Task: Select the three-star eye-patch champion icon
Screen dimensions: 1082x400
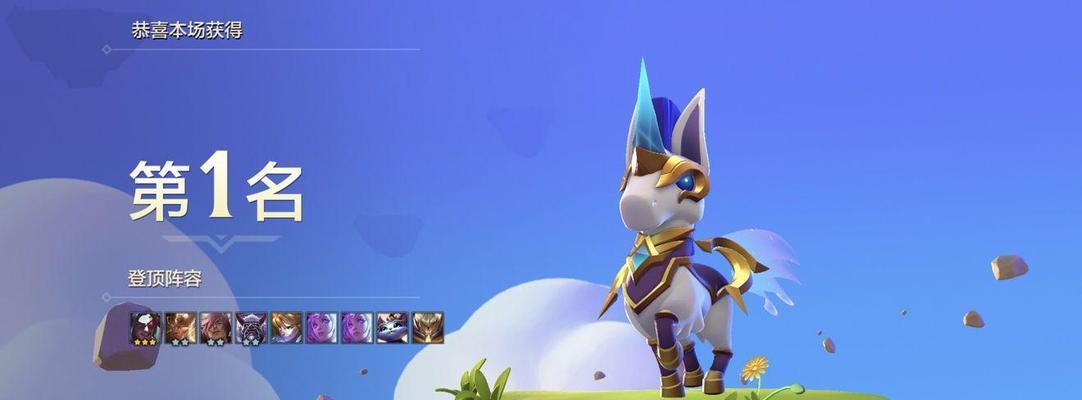Action: [x=145, y=327]
